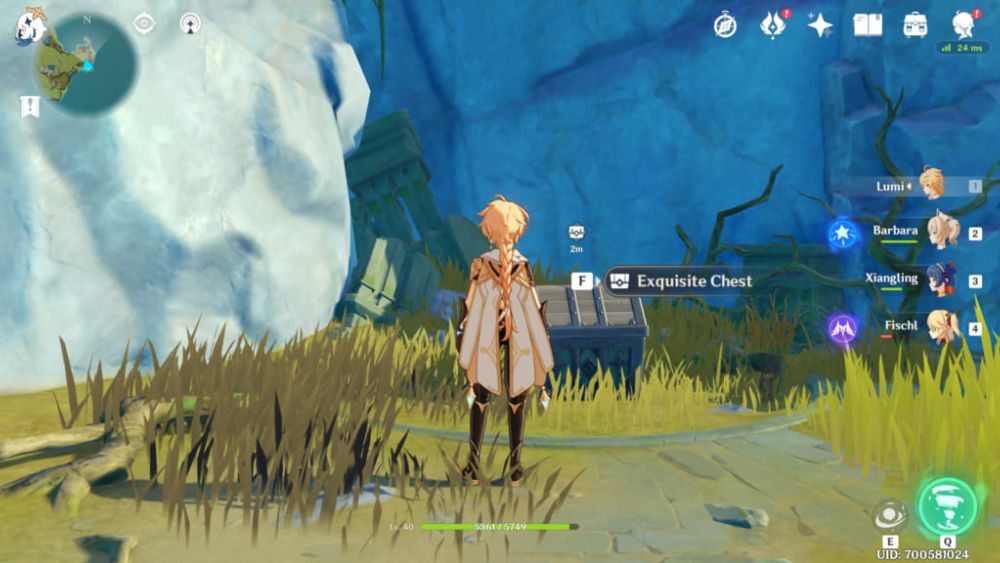The height and width of the screenshot is (563, 1000).
Task: Click the crosshair target icon beside the minimap
Action: (x=144, y=23)
